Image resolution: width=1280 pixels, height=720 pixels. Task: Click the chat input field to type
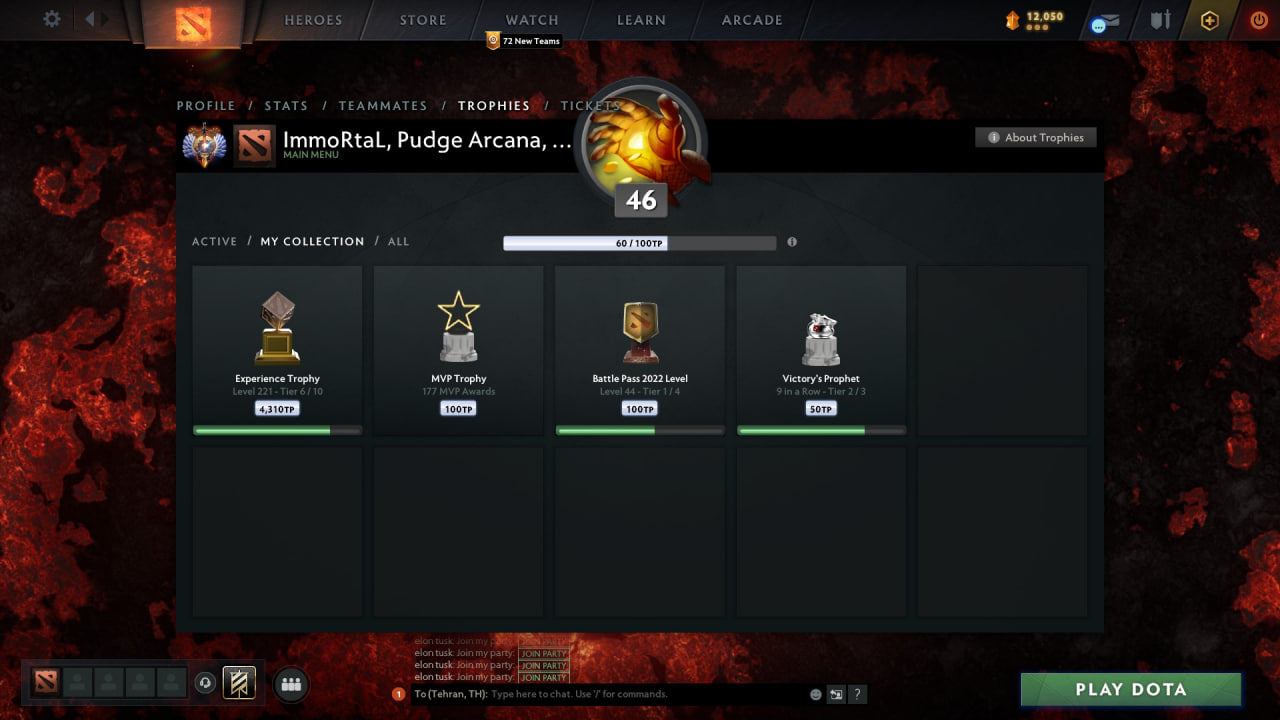pyautogui.click(x=600, y=693)
